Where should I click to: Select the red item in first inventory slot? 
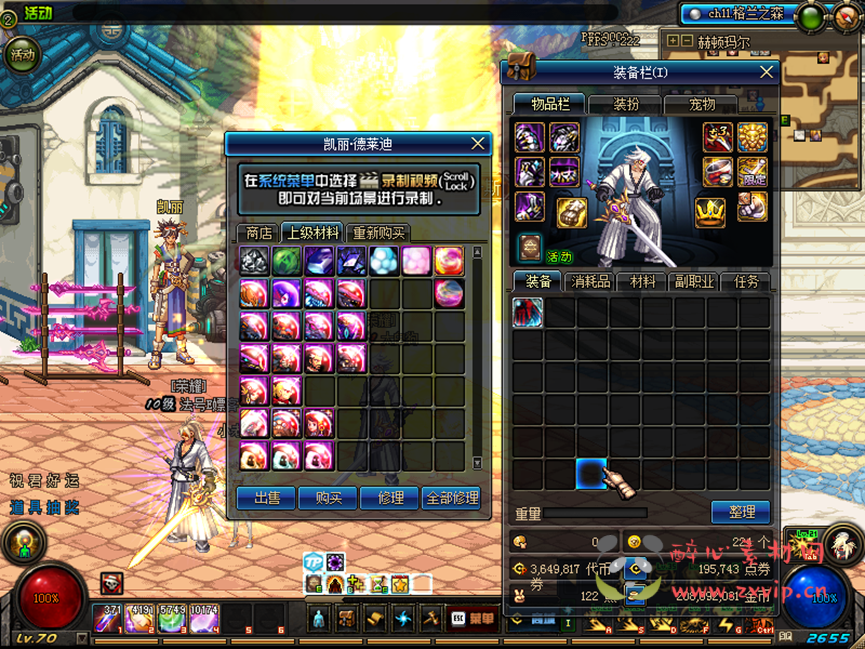528,312
